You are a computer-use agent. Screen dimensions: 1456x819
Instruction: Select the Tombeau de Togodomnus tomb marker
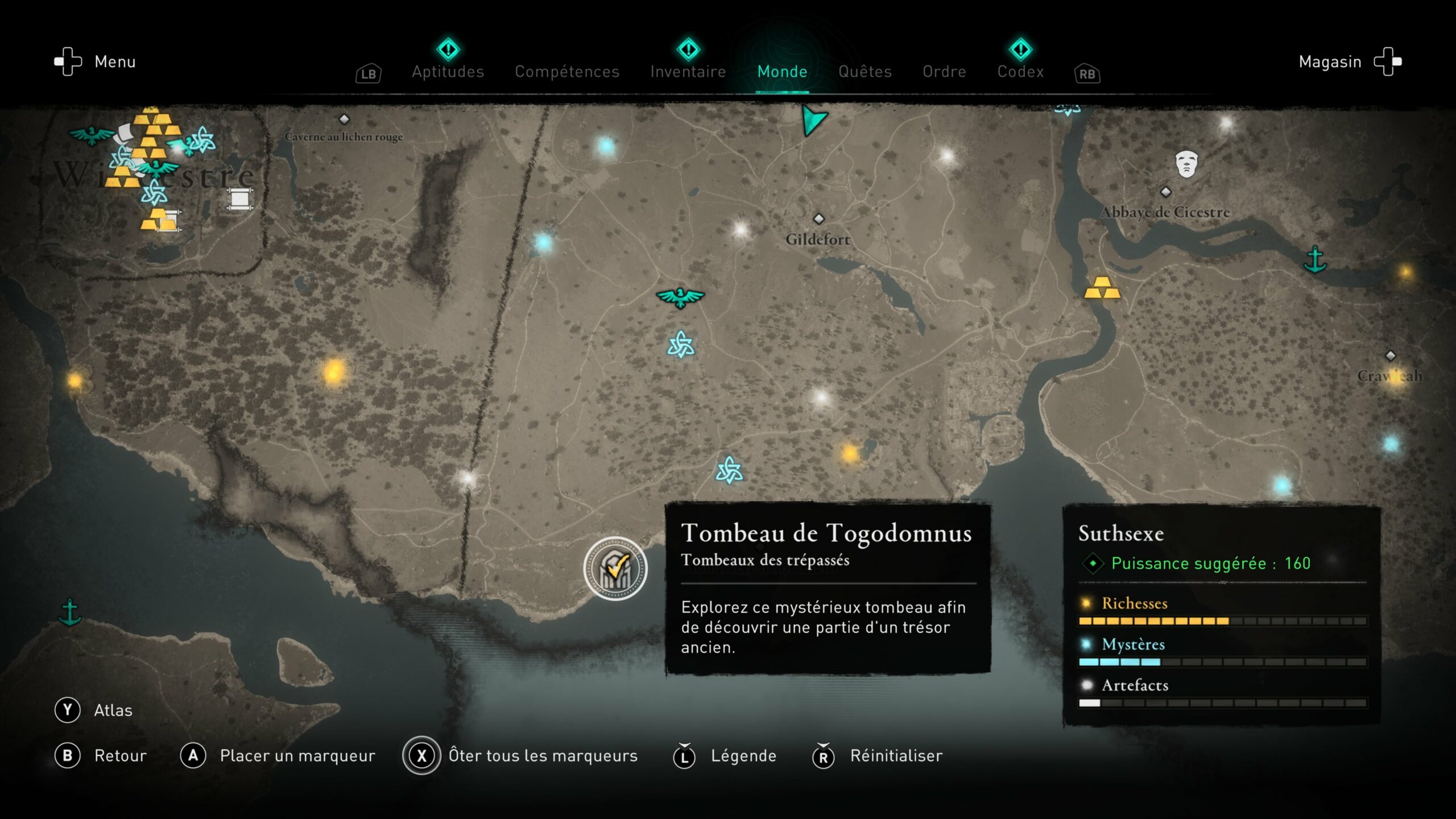[615, 568]
